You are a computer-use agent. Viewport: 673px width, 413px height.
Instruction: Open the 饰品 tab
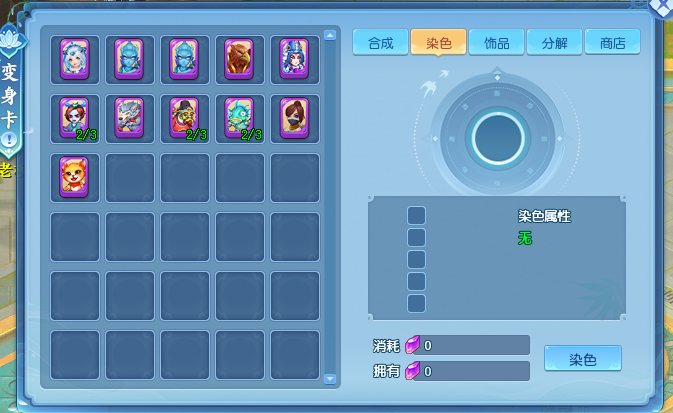pyautogui.click(x=496, y=43)
